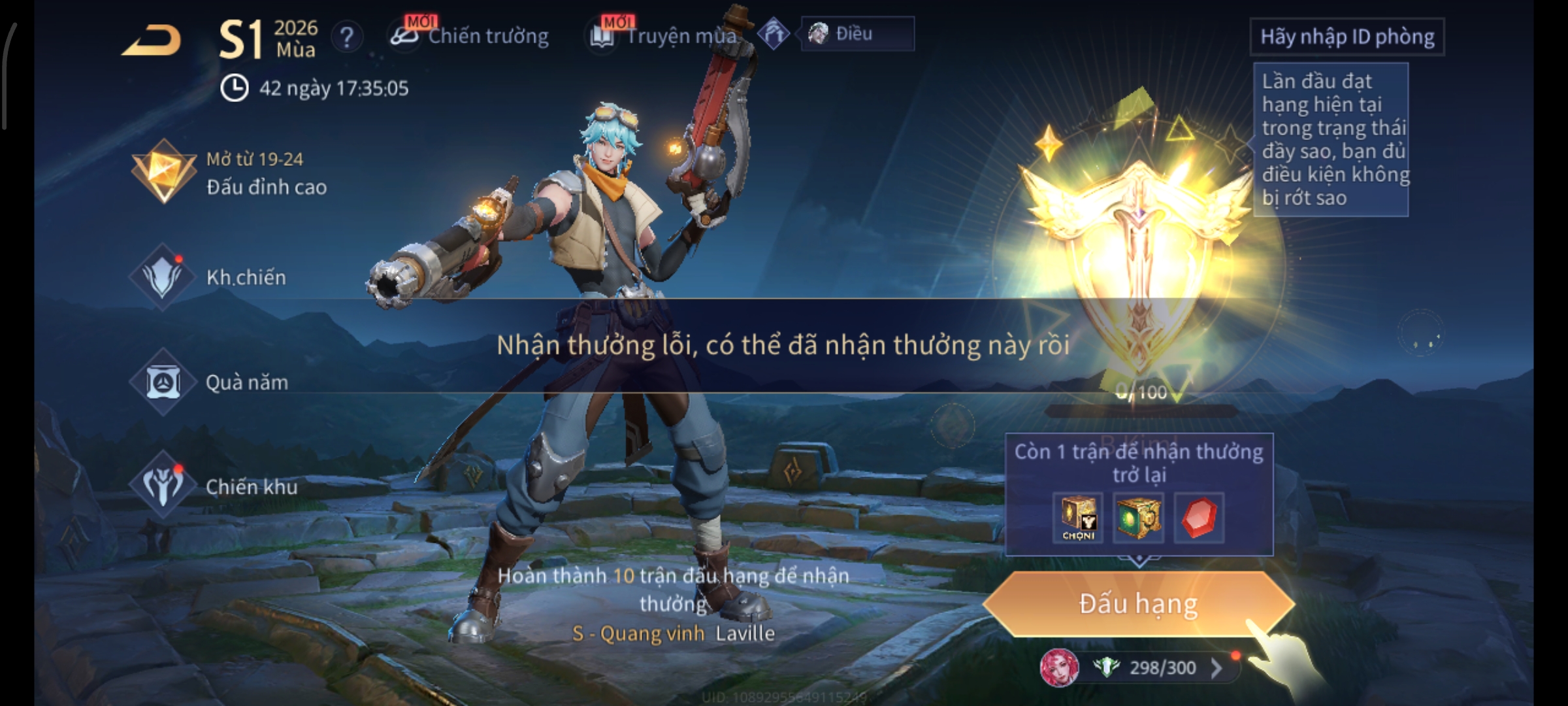Screen dimensions: 1568x706
Task: Open the Kh.chiến menu
Action: tap(209, 277)
